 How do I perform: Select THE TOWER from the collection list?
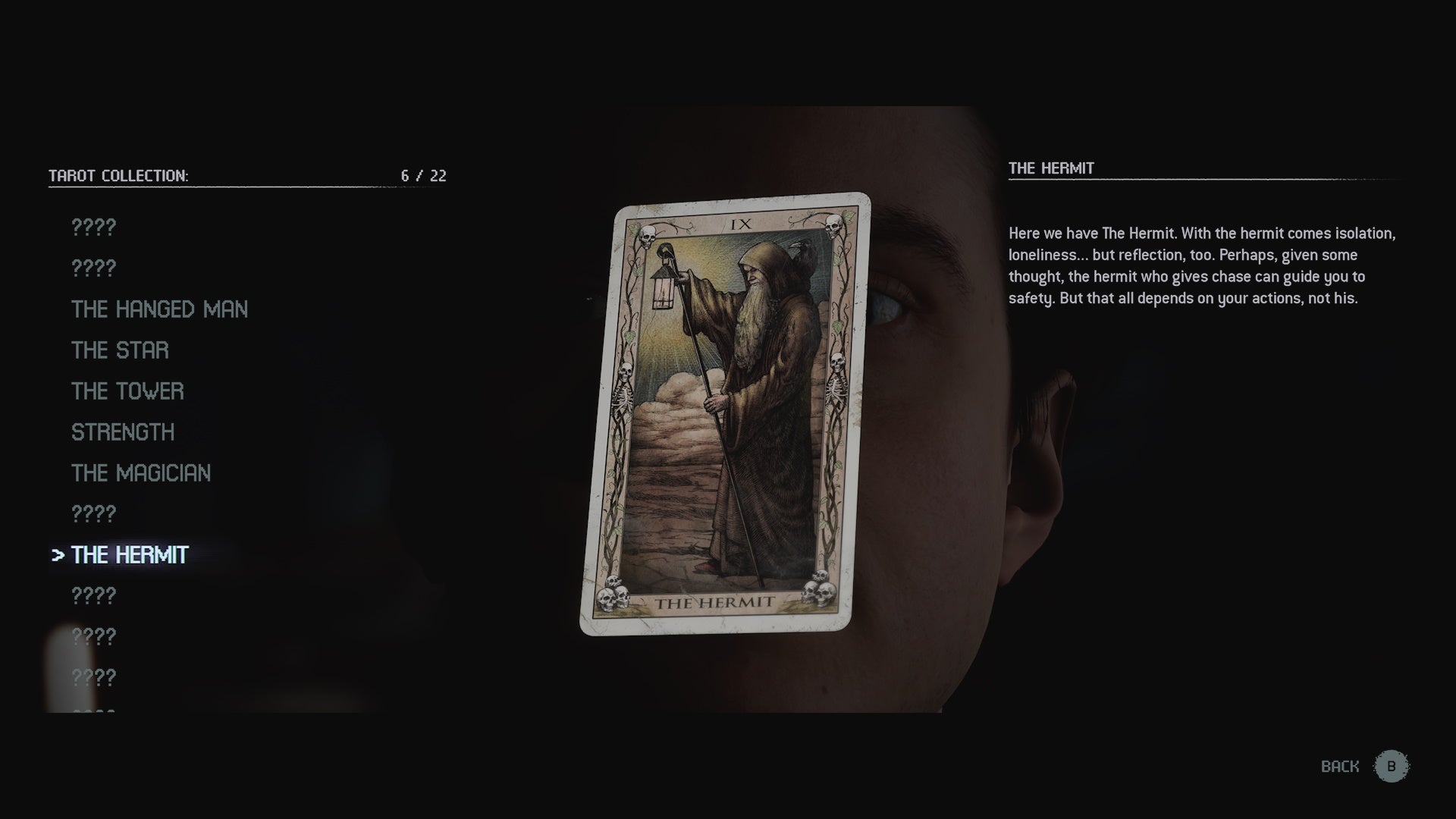(127, 391)
